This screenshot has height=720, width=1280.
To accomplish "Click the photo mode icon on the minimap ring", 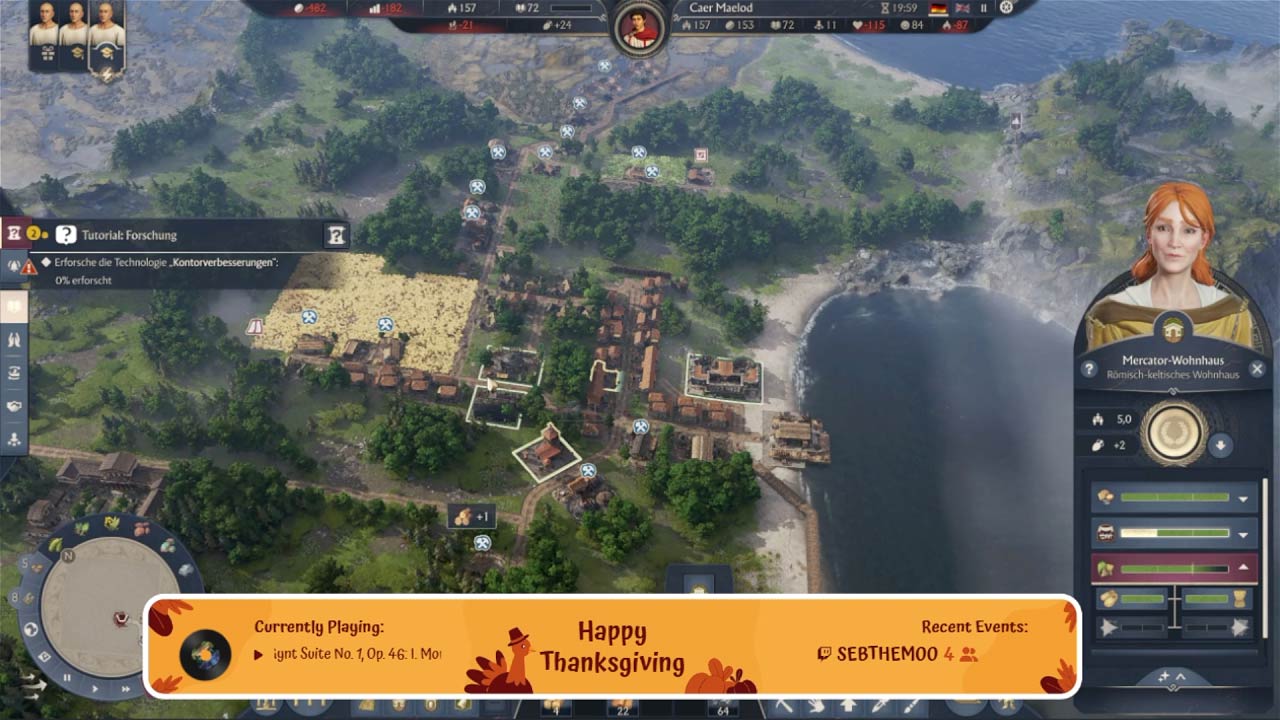I will (44, 655).
